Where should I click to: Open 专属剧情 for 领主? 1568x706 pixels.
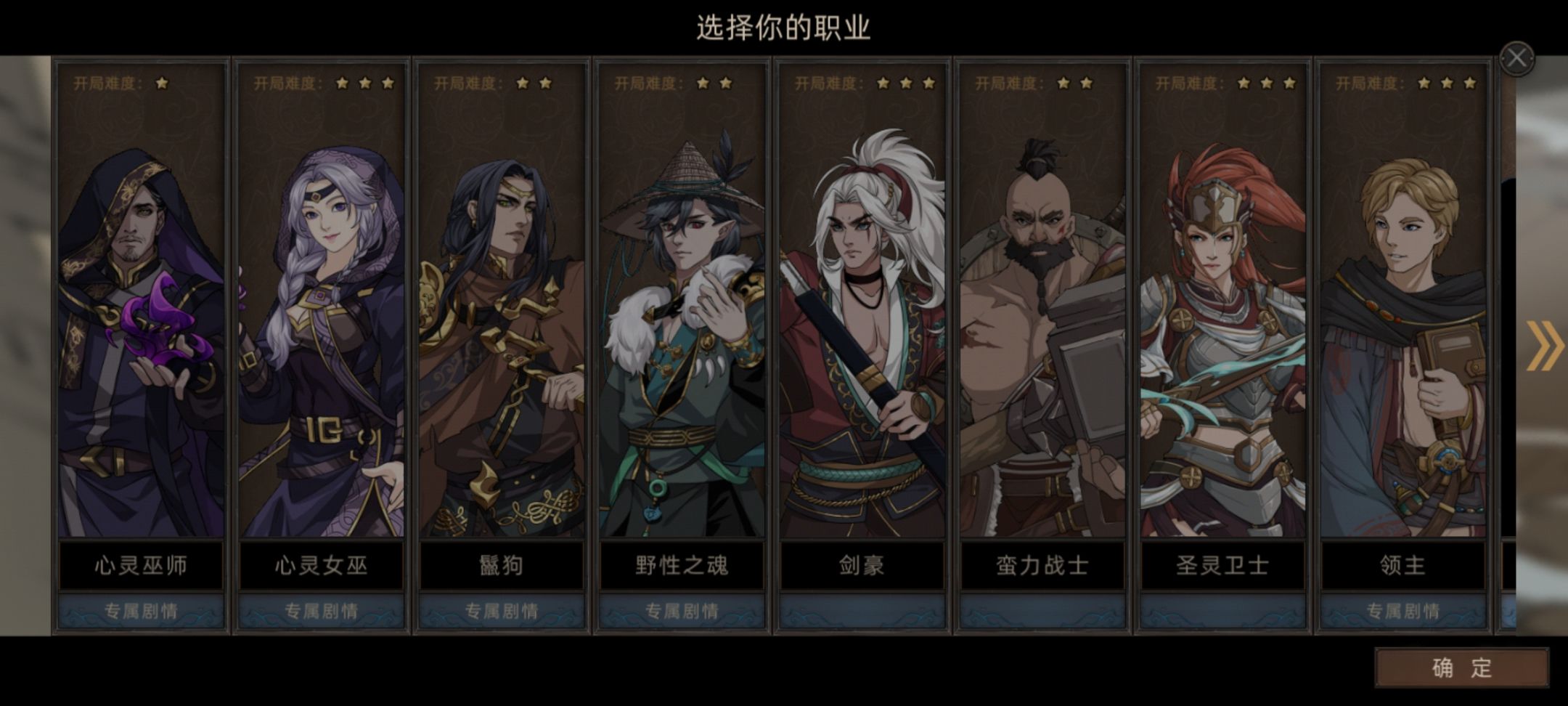[x=1405, y=611]
